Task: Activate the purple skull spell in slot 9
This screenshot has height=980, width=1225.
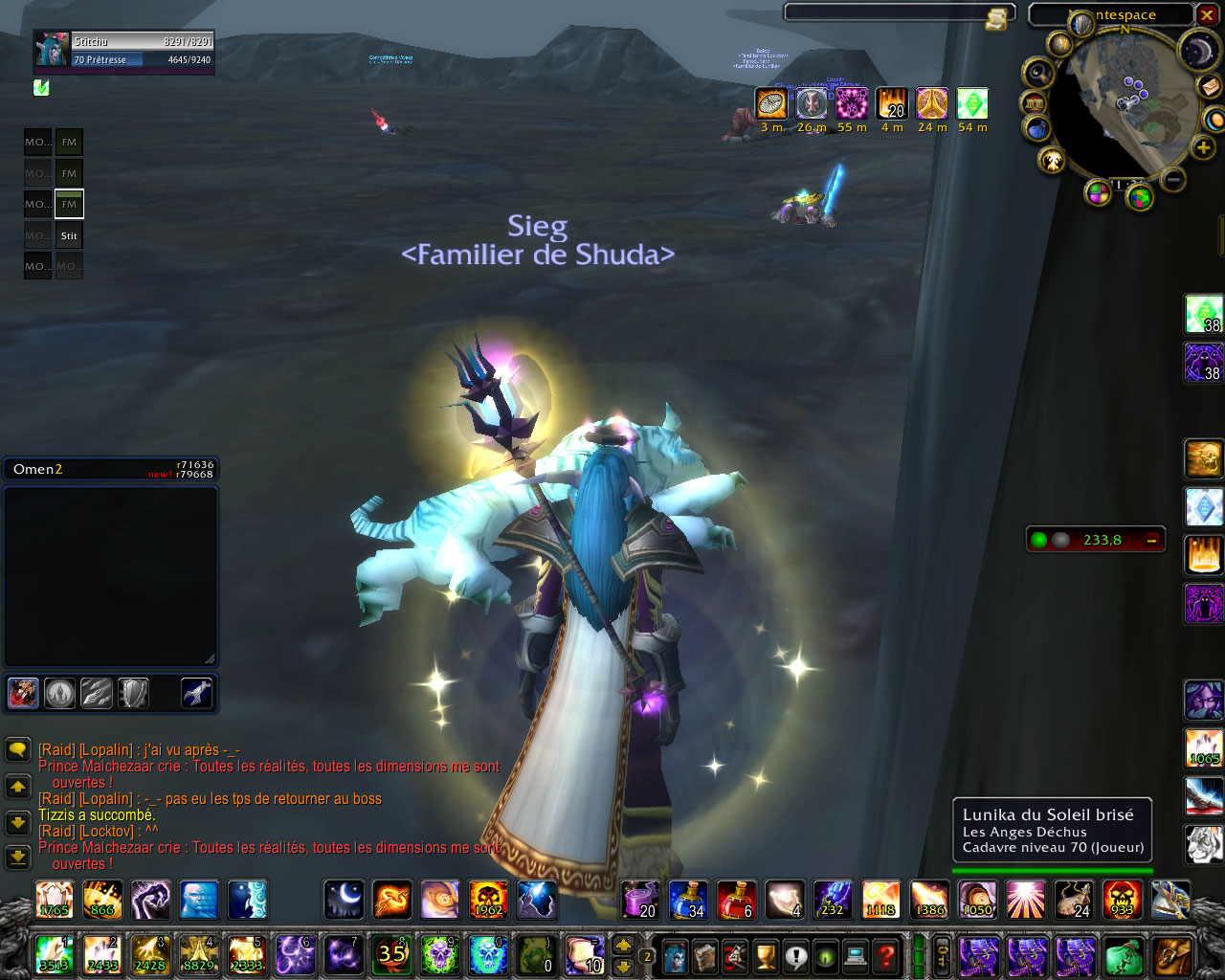Action: [439, 955]
